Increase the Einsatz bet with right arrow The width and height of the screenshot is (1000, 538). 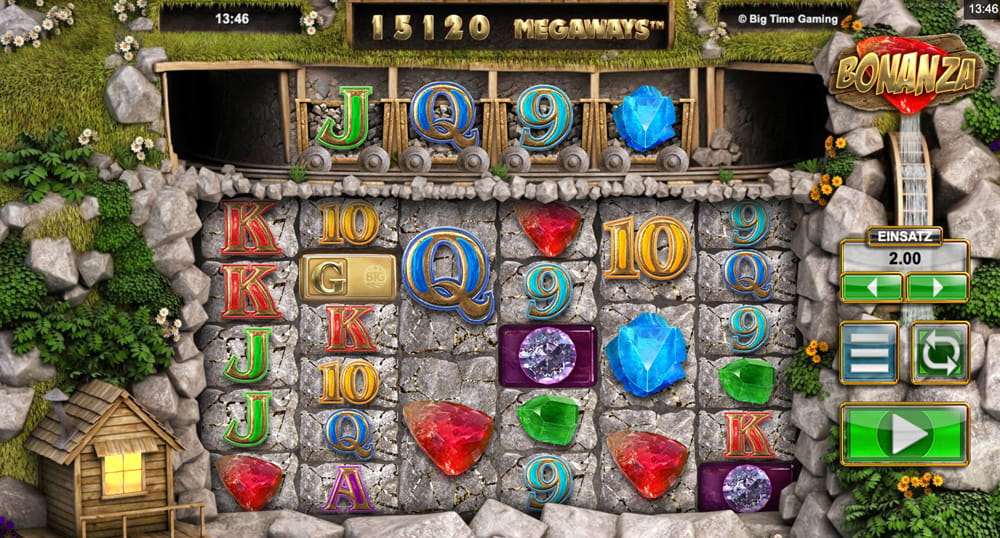pyautogui.click(x=936, y=288)
